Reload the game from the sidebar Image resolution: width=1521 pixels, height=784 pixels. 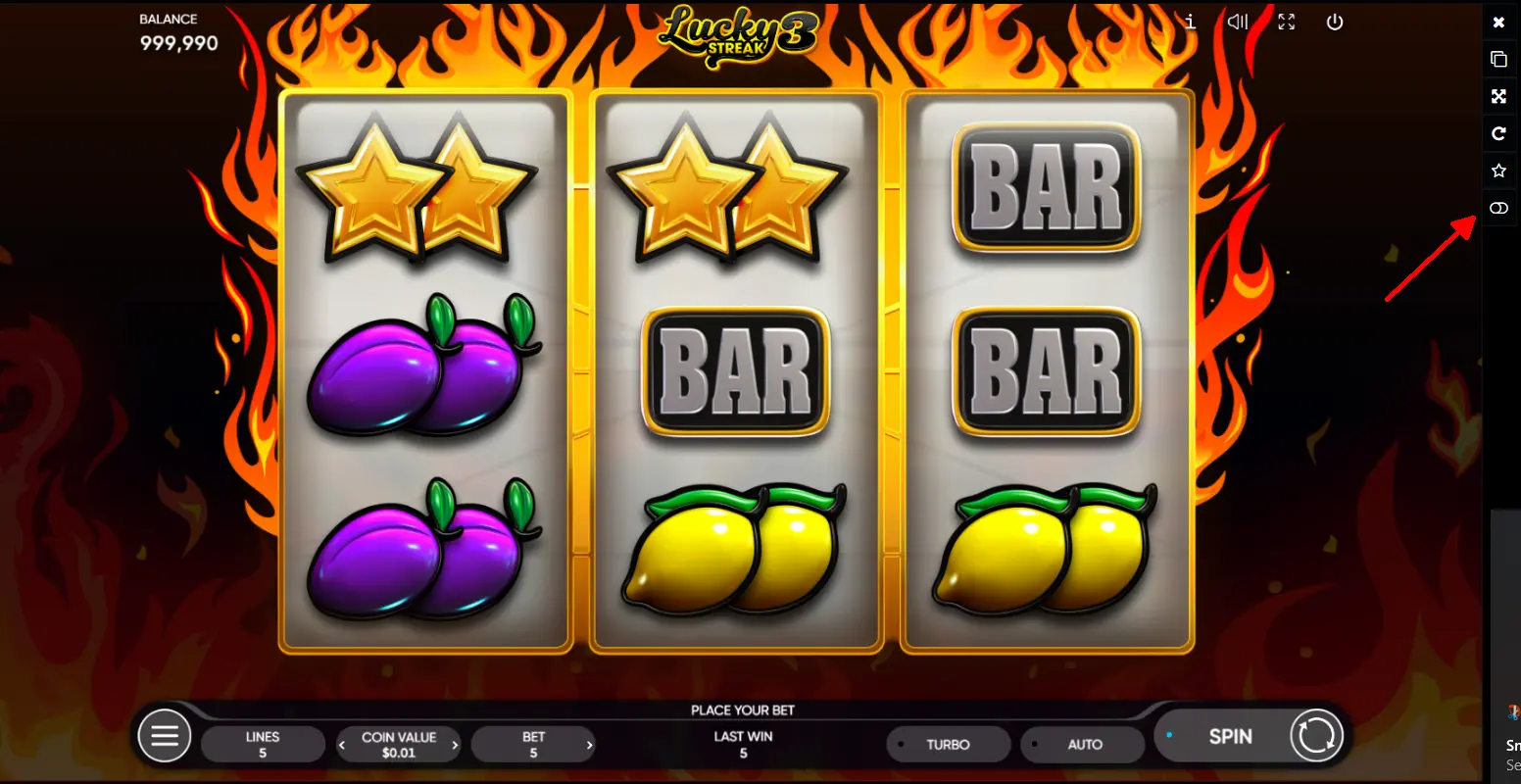coord(1498,133)
